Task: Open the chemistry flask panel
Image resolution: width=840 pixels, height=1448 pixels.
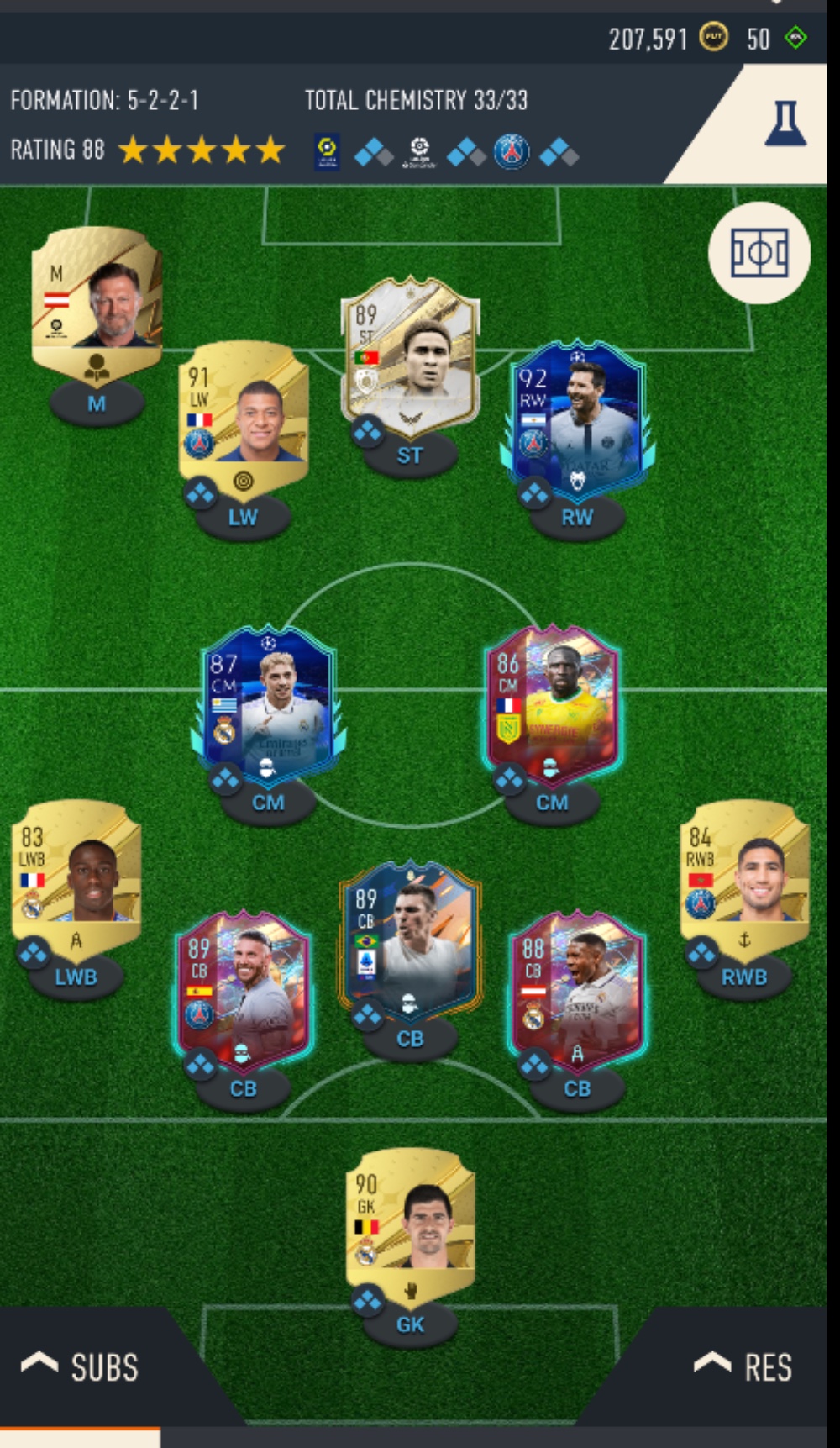Action: (x=785, y=124)
